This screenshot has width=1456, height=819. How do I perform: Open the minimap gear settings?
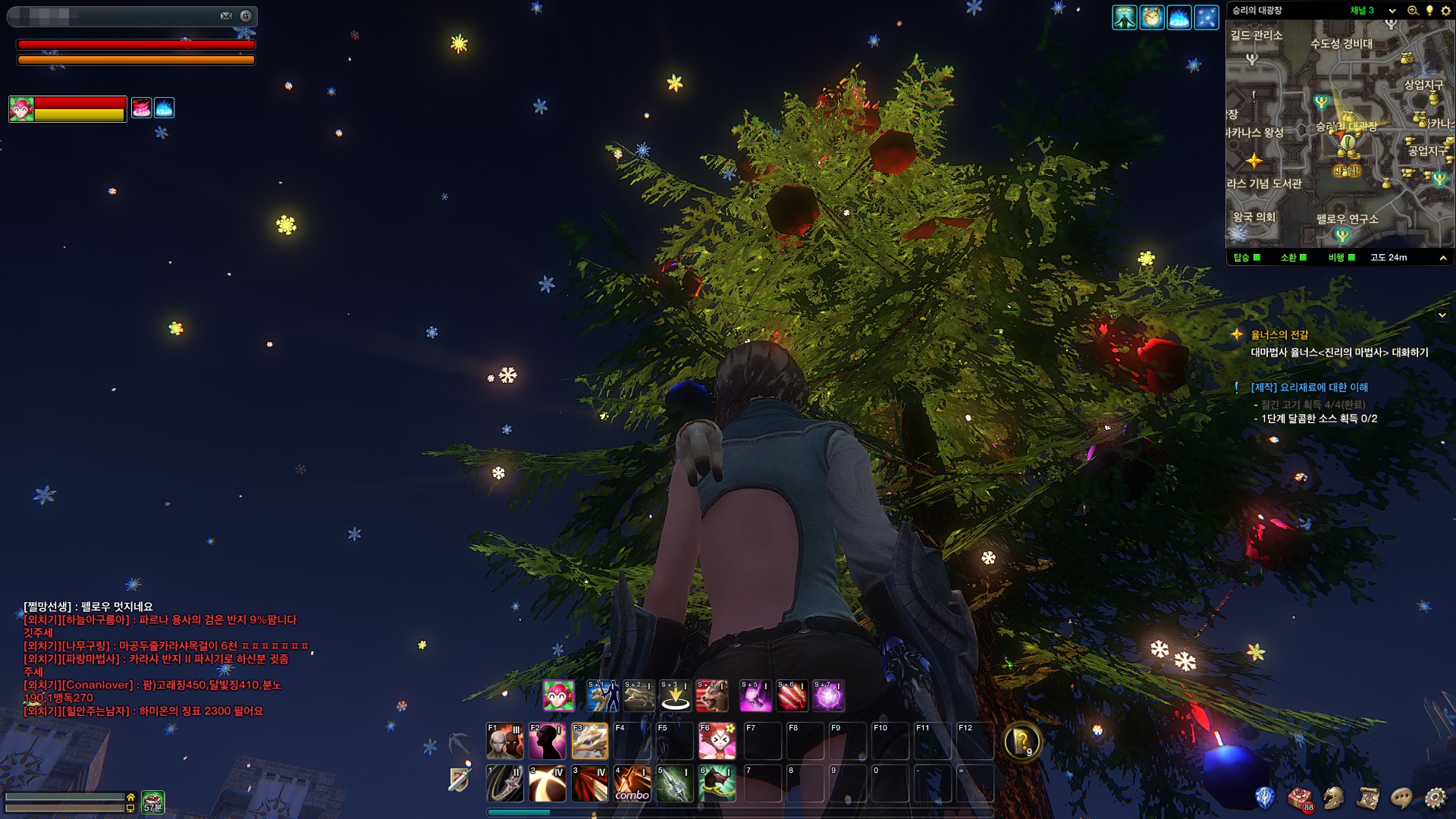pos(1445,11)
